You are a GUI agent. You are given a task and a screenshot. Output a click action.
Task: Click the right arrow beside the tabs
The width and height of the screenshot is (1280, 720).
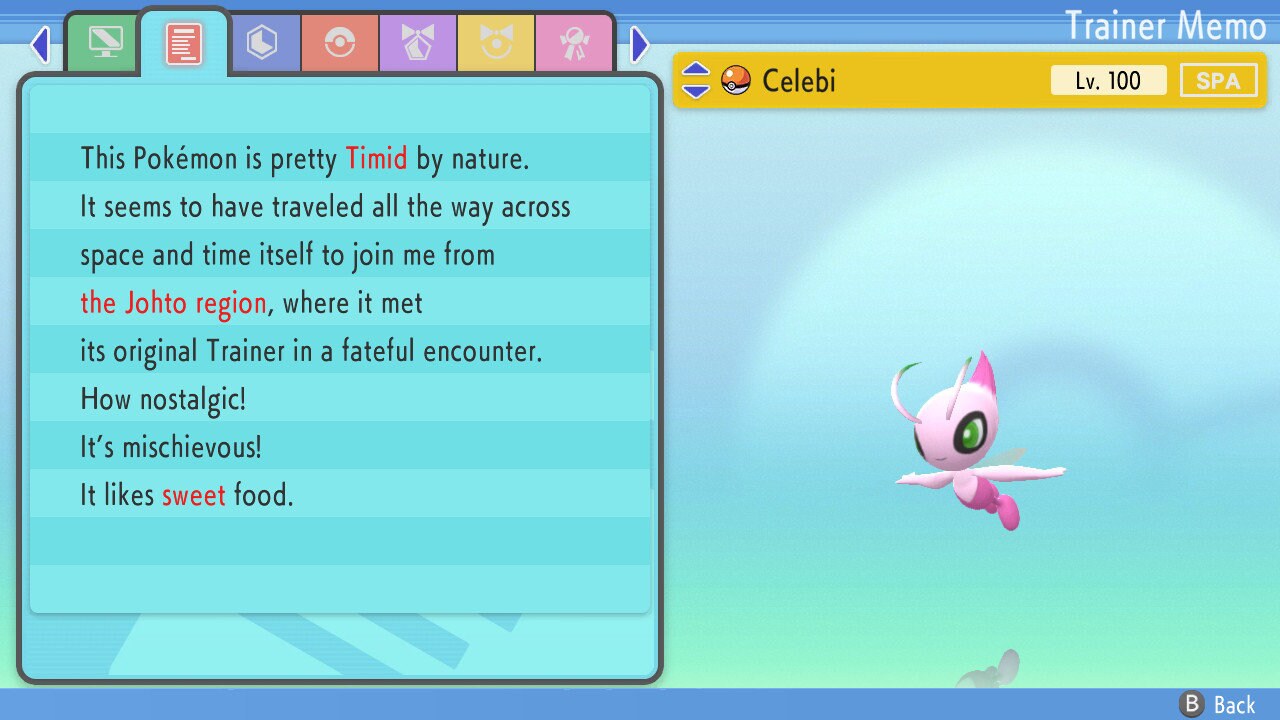click(640, 44)
